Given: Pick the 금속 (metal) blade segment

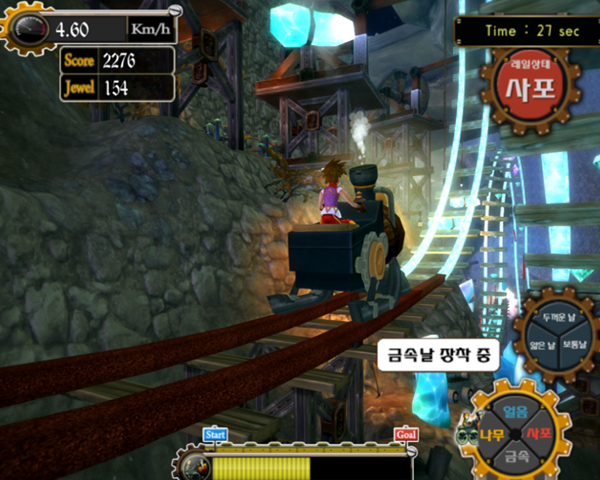Looking at the screenshot, I should (516, 457).
